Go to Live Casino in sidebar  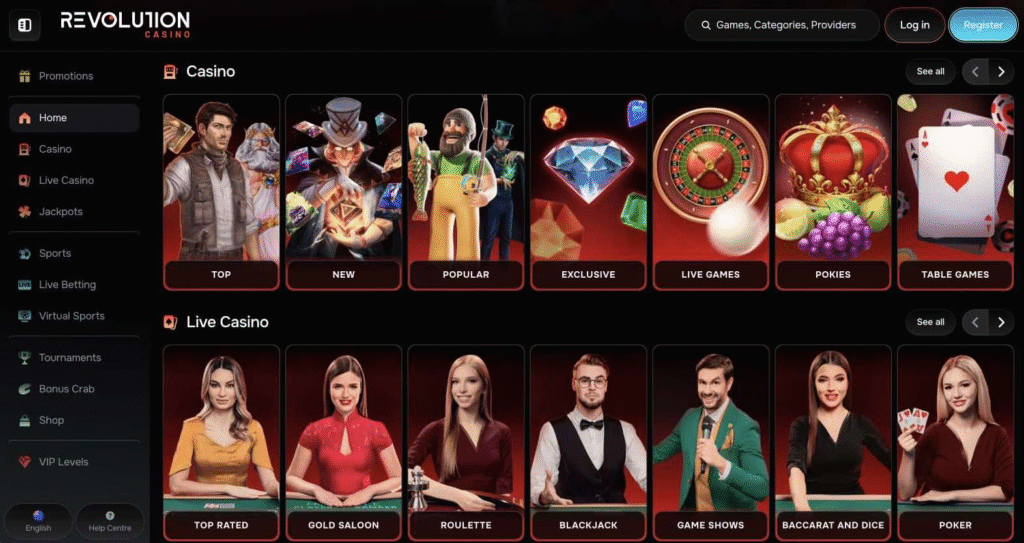66,180
